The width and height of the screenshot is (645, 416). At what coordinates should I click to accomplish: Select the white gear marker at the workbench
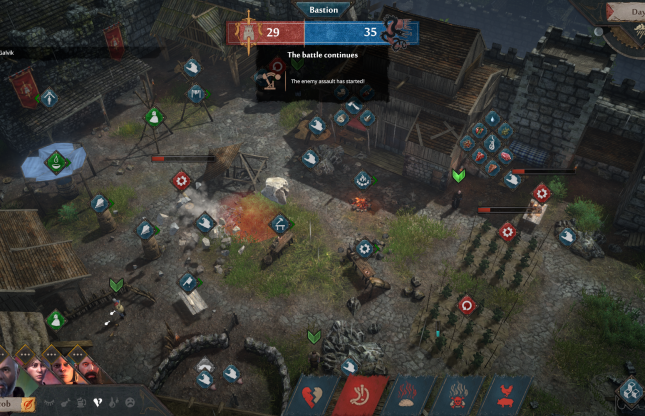pyautogui.click(x=364, y=247)
